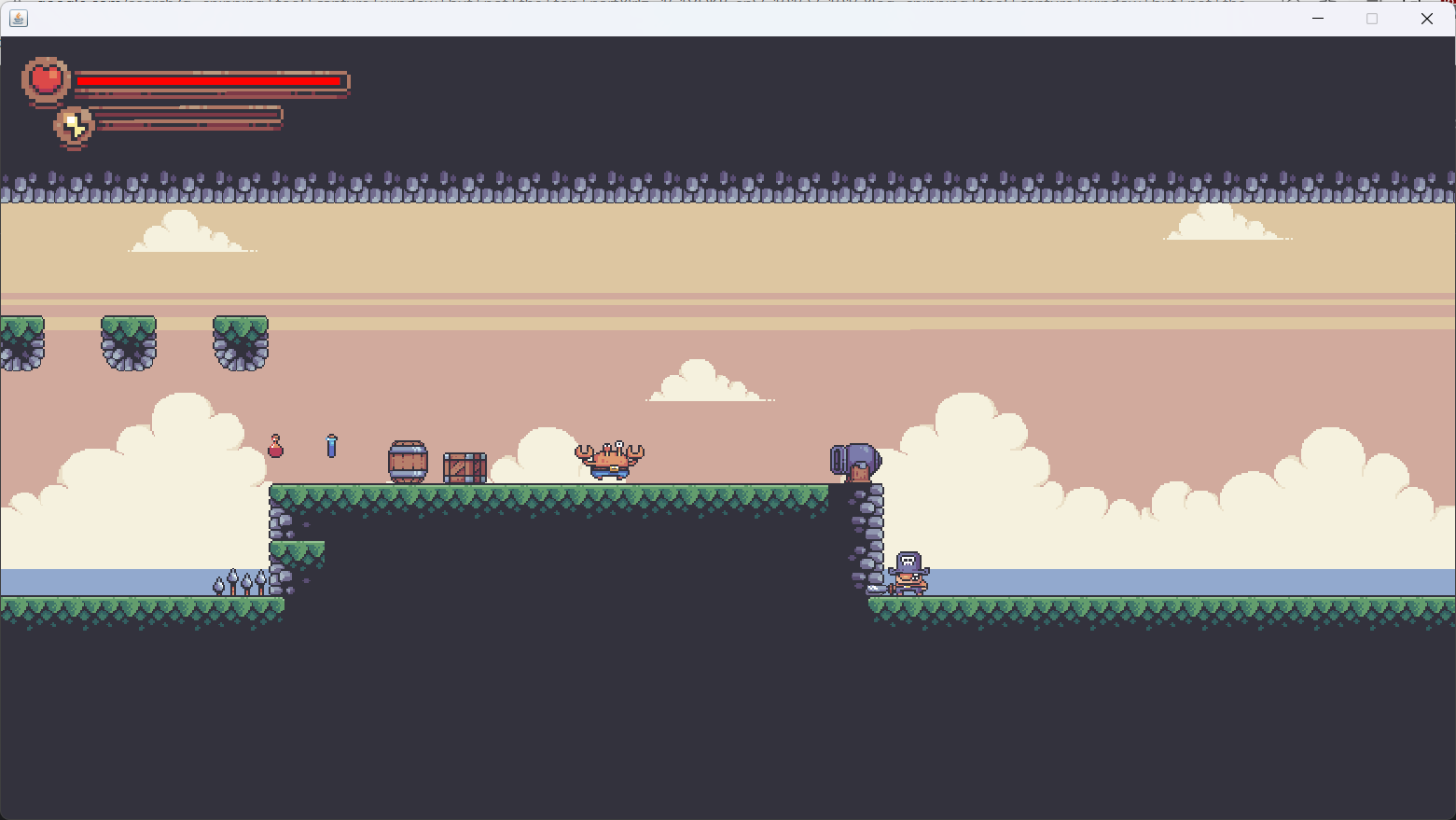Click the heart health icon
Viewport: 1456px width, 820px height.
(45, 78)
